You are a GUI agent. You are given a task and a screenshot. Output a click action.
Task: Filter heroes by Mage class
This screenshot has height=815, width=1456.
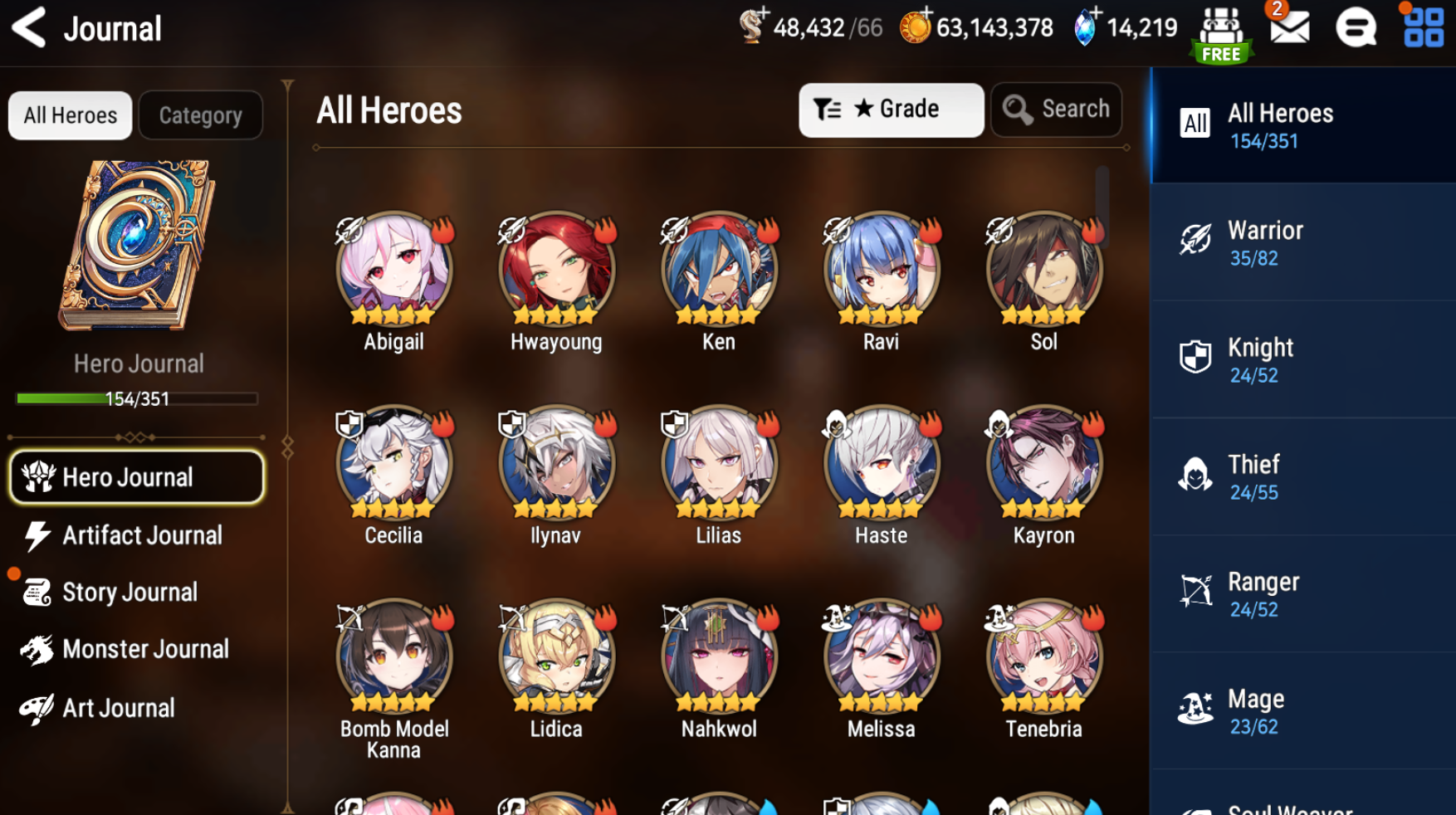pyautogui.click(x=1302, y=710)
